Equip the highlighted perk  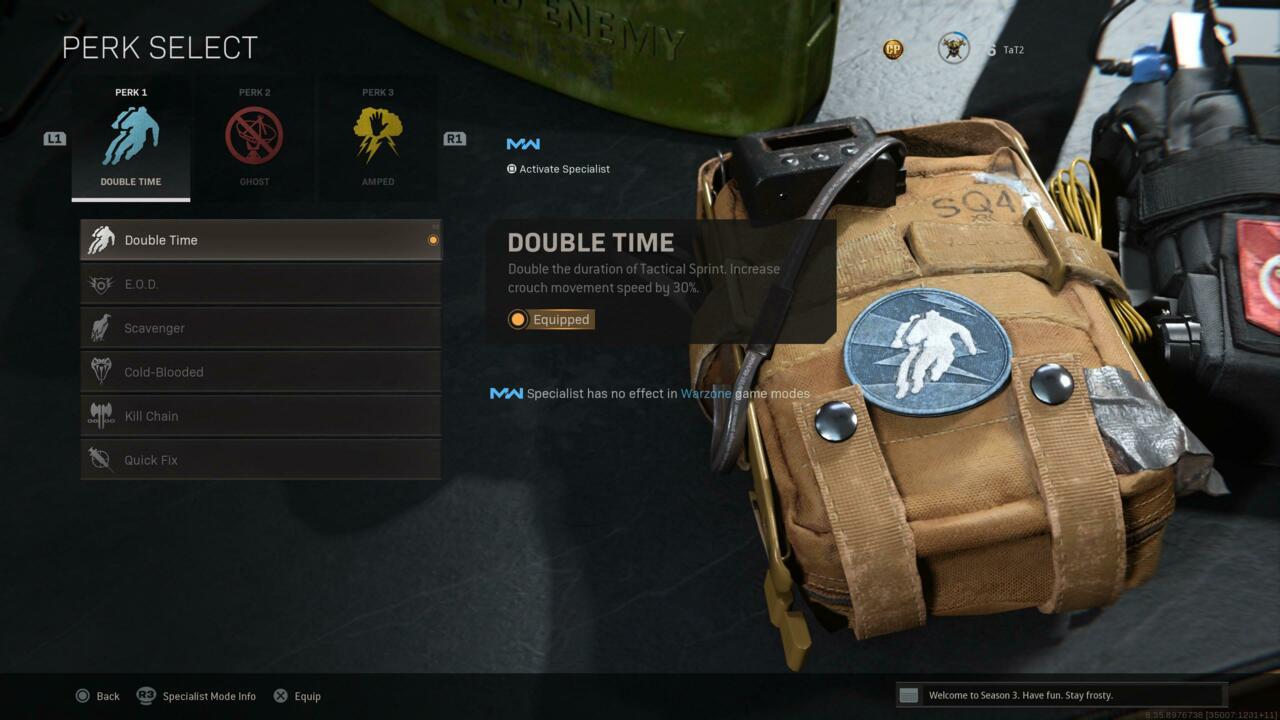(297, 696)
